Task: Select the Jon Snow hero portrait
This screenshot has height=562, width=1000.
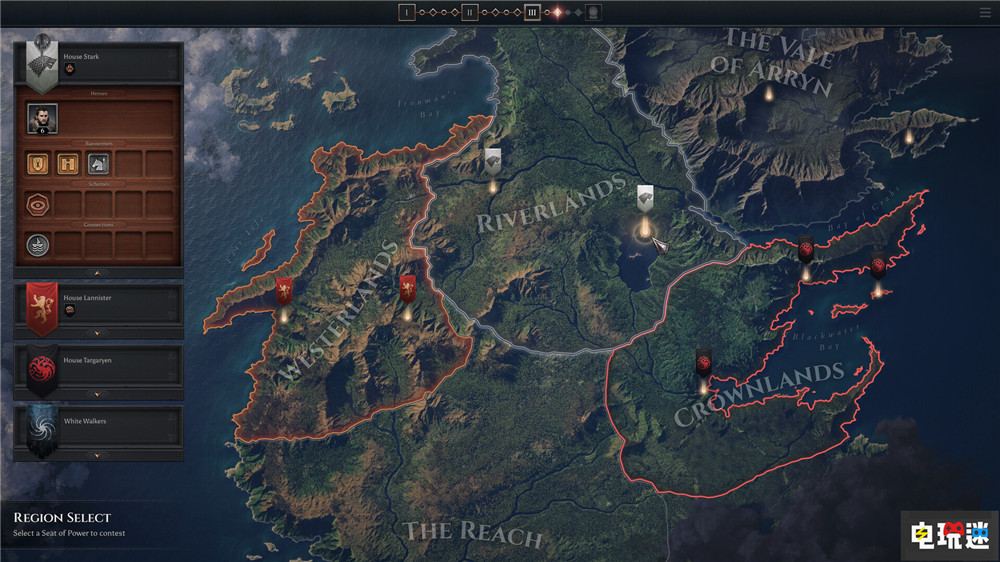Action: pos(42,118)
